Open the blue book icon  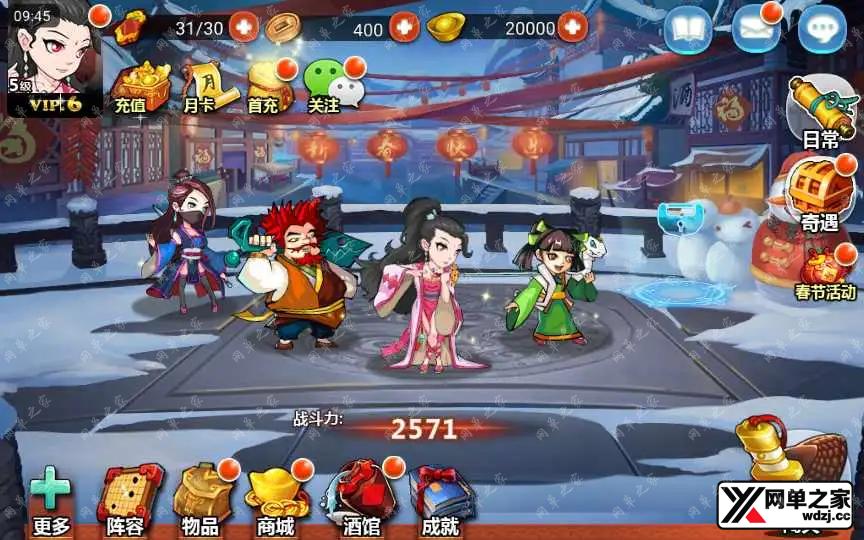[687, 29]
